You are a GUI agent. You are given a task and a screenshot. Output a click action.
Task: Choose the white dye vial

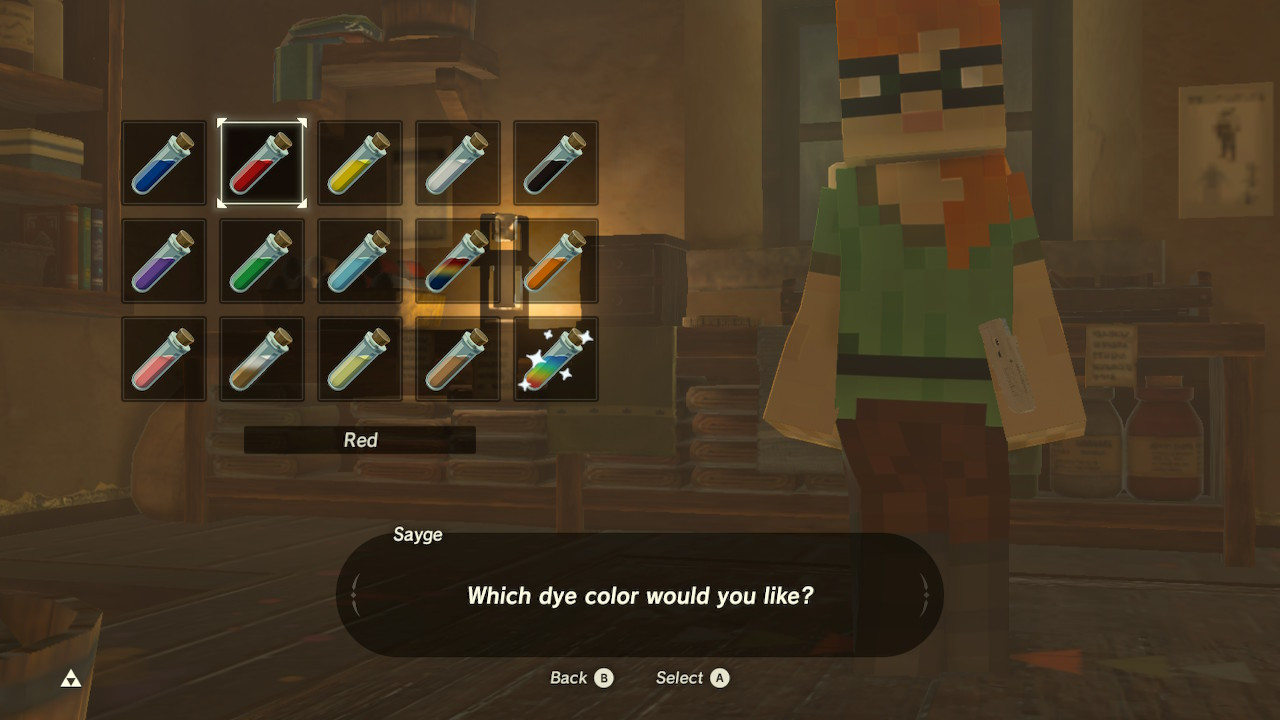pyautogui.click(x=457, y=162)
